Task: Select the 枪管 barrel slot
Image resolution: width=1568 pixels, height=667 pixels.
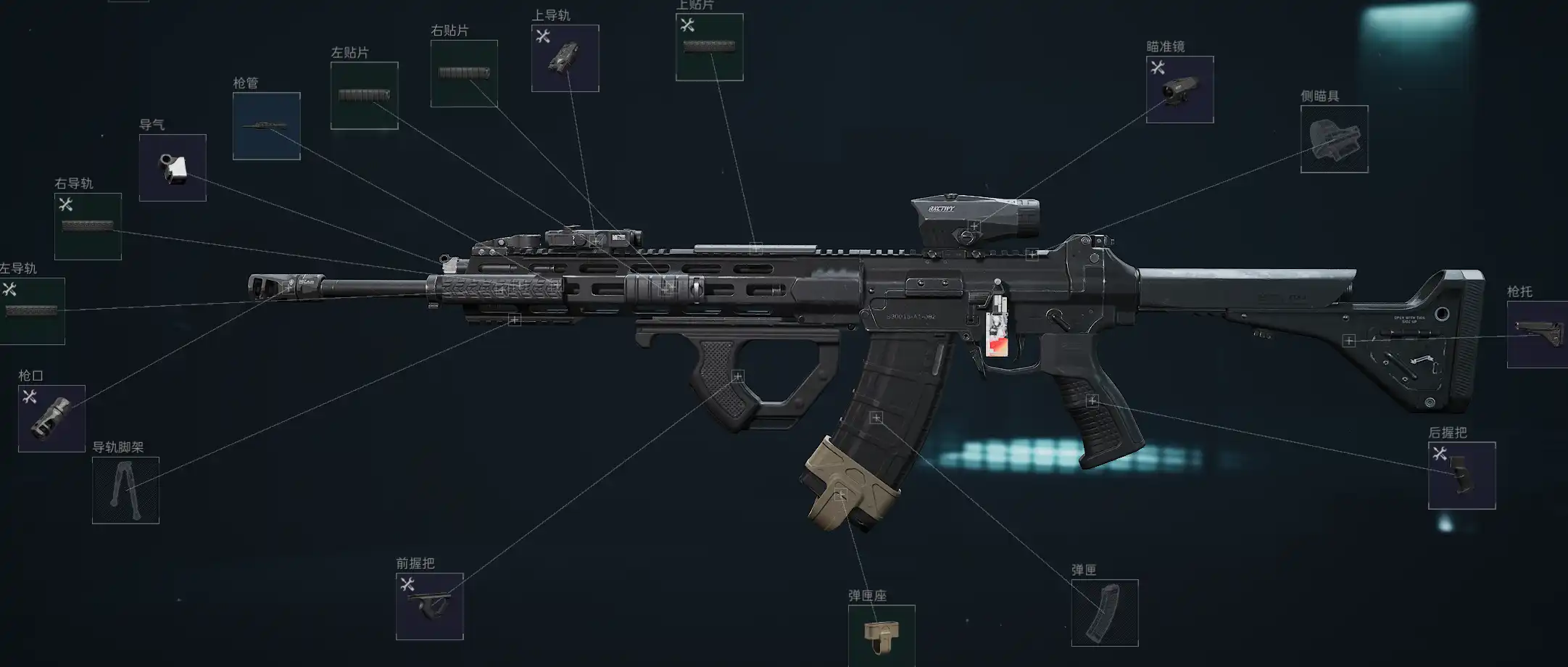Action: (266, 126)
